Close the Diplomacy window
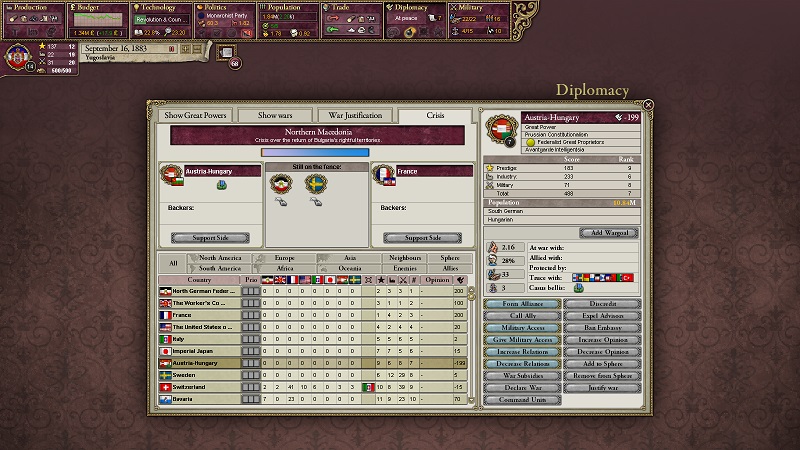Screen dimensions: 800x450 point(648,104)
